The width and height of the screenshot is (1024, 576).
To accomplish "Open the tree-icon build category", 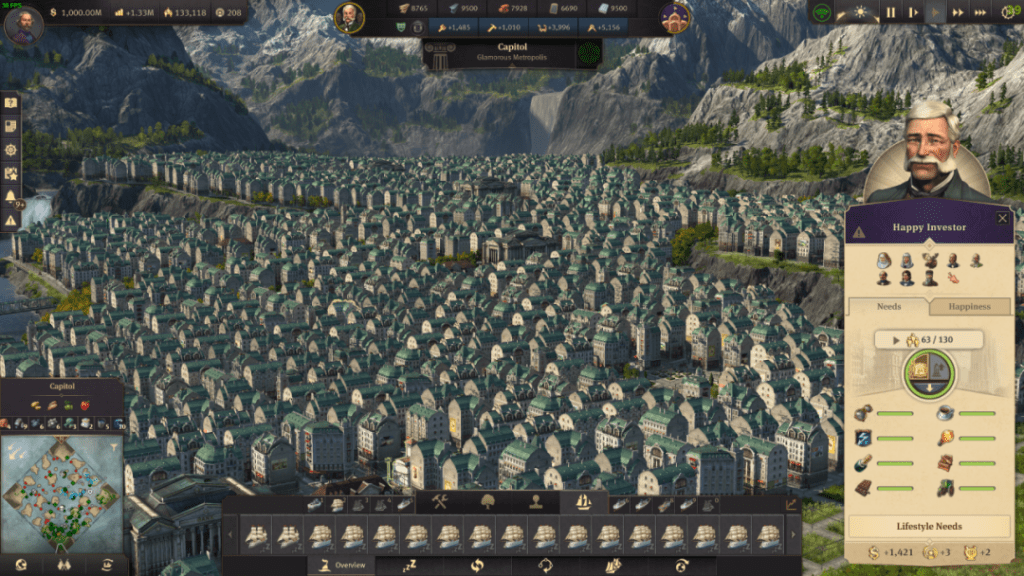I will click(x=488, y=502).
